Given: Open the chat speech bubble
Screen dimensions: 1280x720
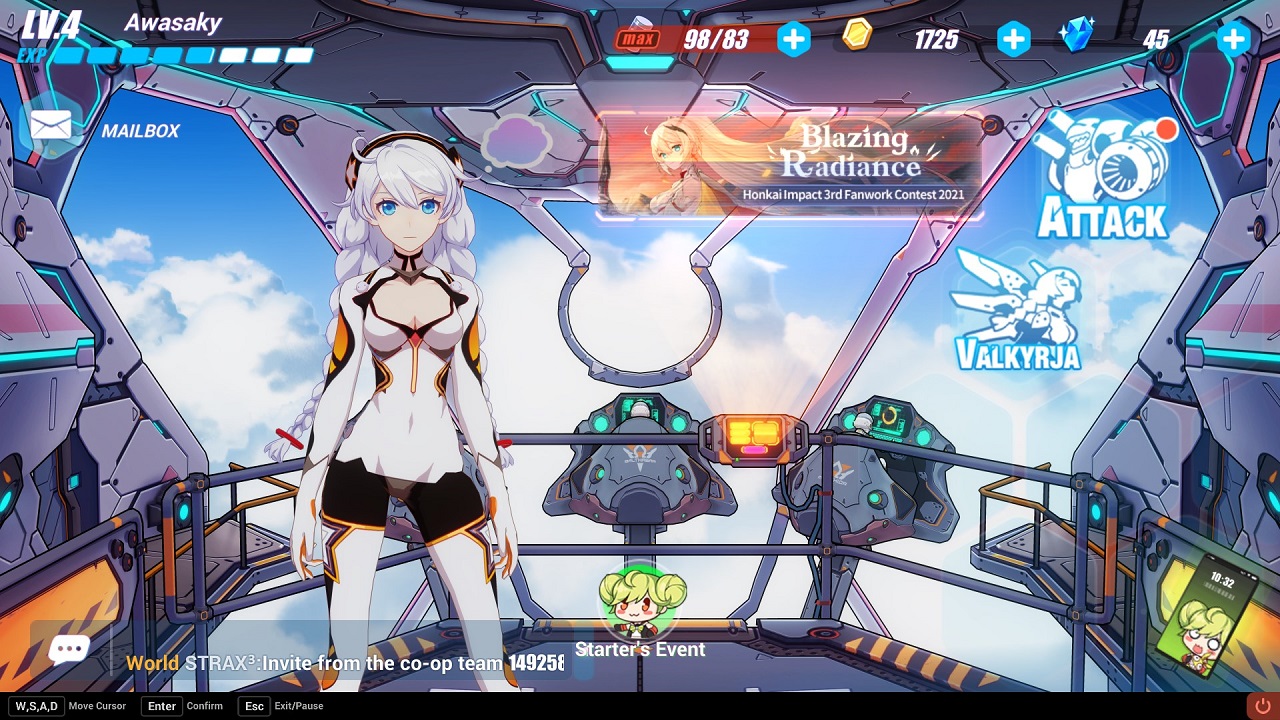Looking at the screenshot, I should [69, 651].
